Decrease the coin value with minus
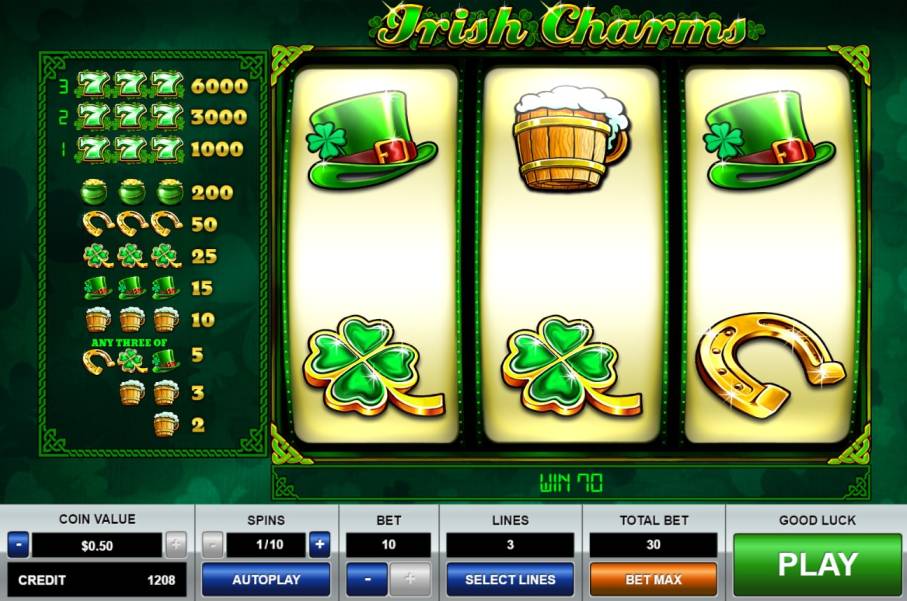Image resolution: width=907 pixels, height=601 pixels. [18, 545]
